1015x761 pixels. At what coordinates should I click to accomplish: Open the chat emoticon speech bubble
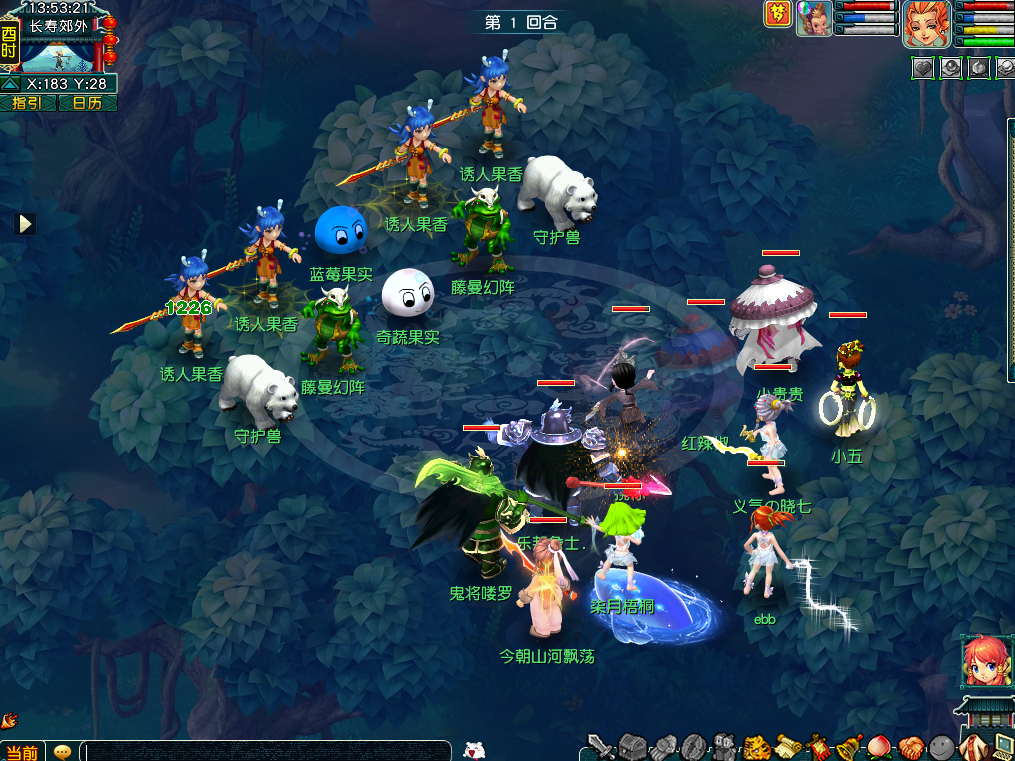tap(62, 752)
